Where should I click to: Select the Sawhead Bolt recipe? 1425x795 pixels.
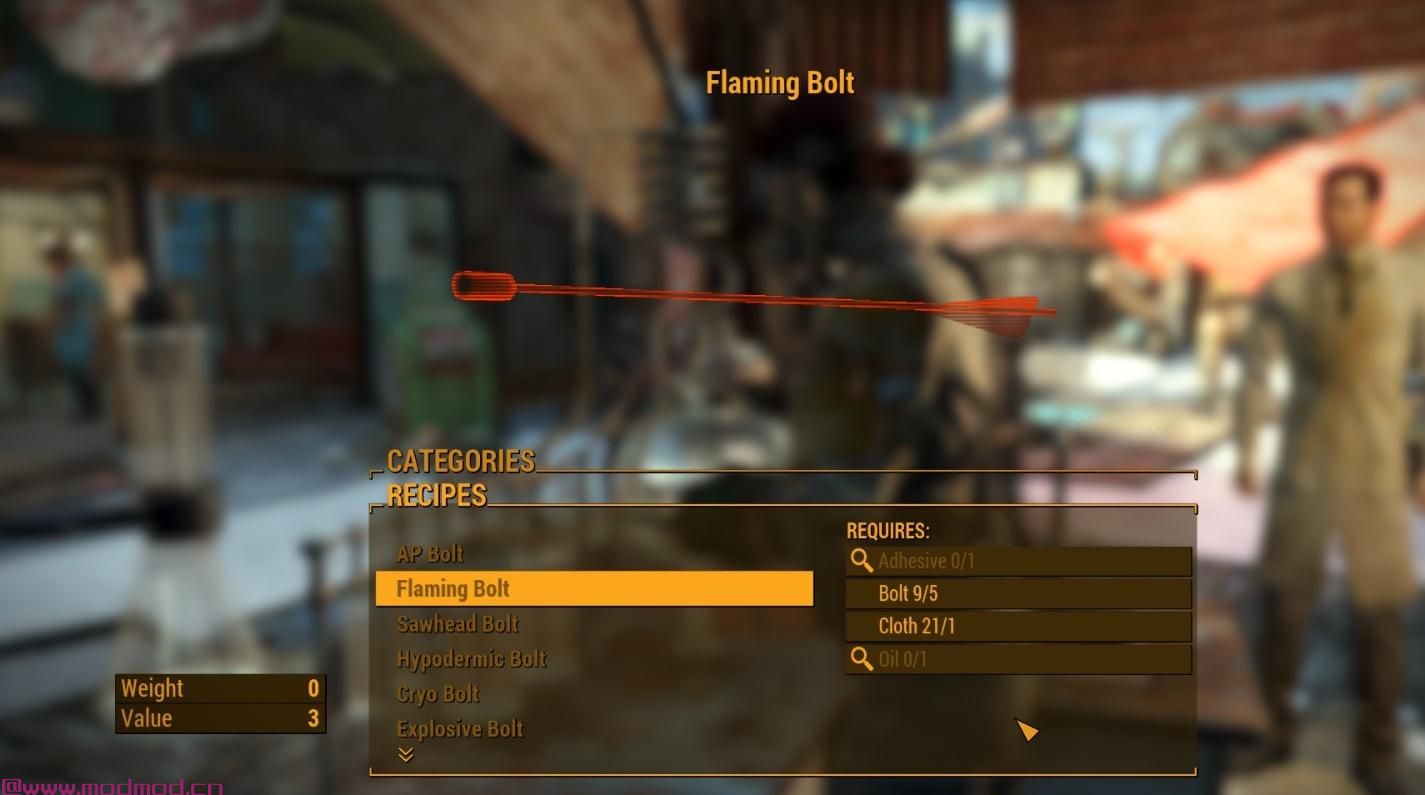[458, 624]
